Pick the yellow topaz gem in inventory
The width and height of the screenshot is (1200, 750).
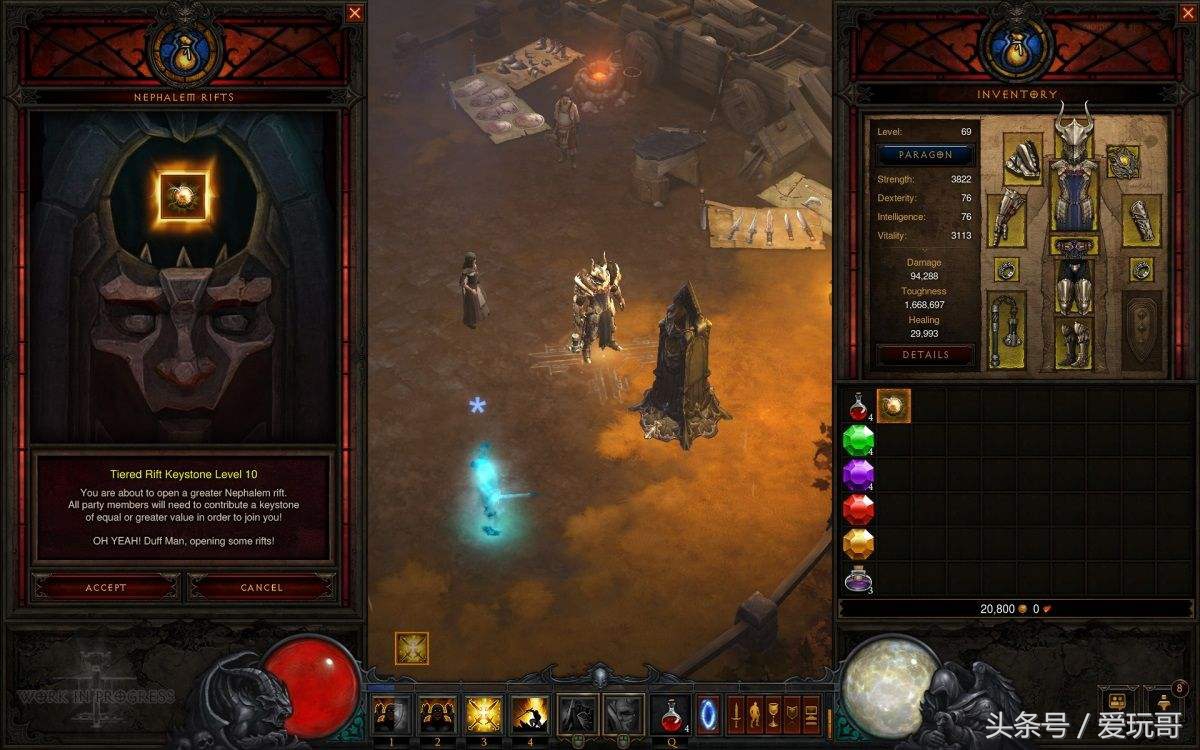coord(858,545)
